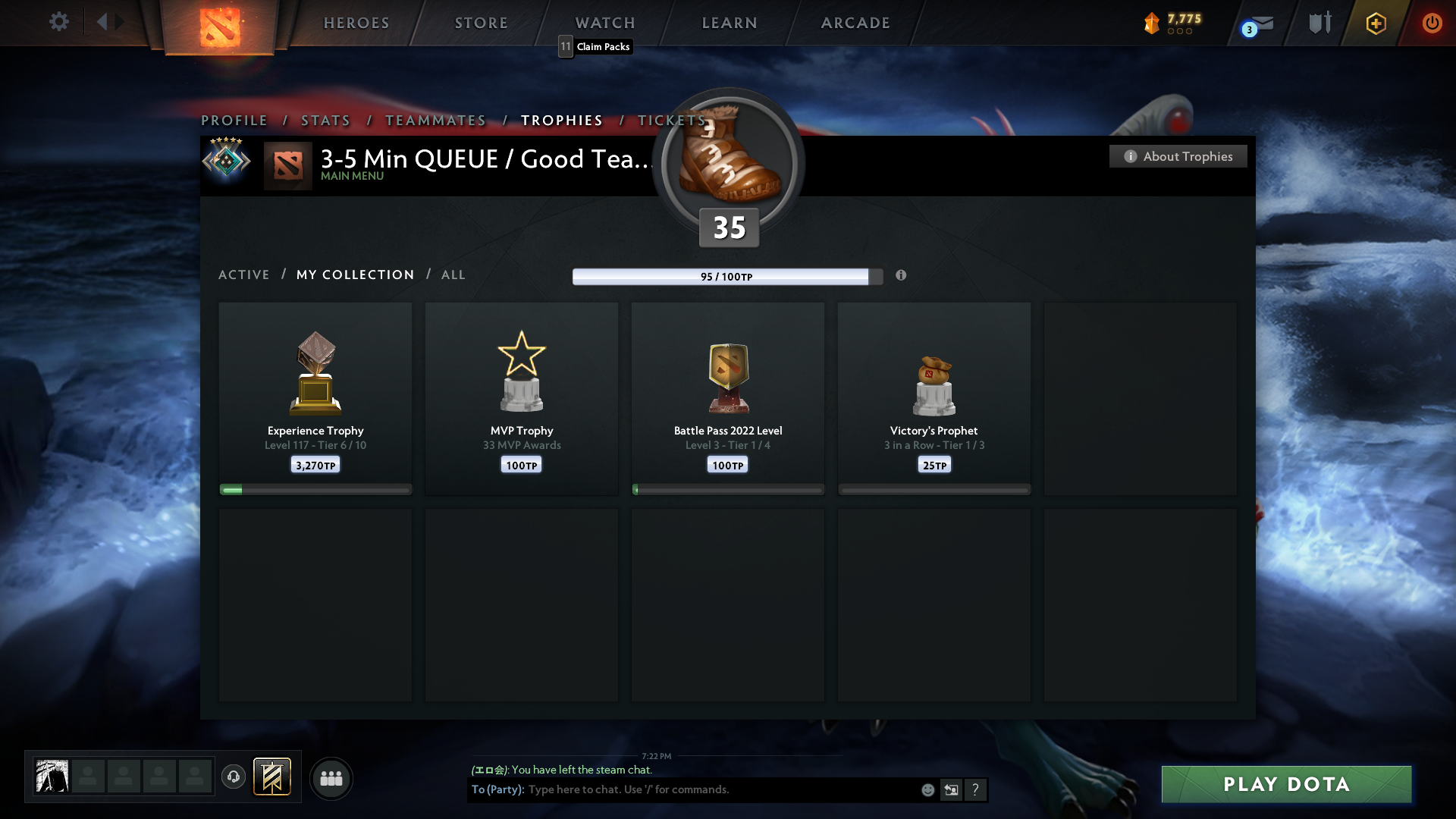Open the Armory shield and sword icon
This screenshot has height=819, width=1456.
point(1319,23)
